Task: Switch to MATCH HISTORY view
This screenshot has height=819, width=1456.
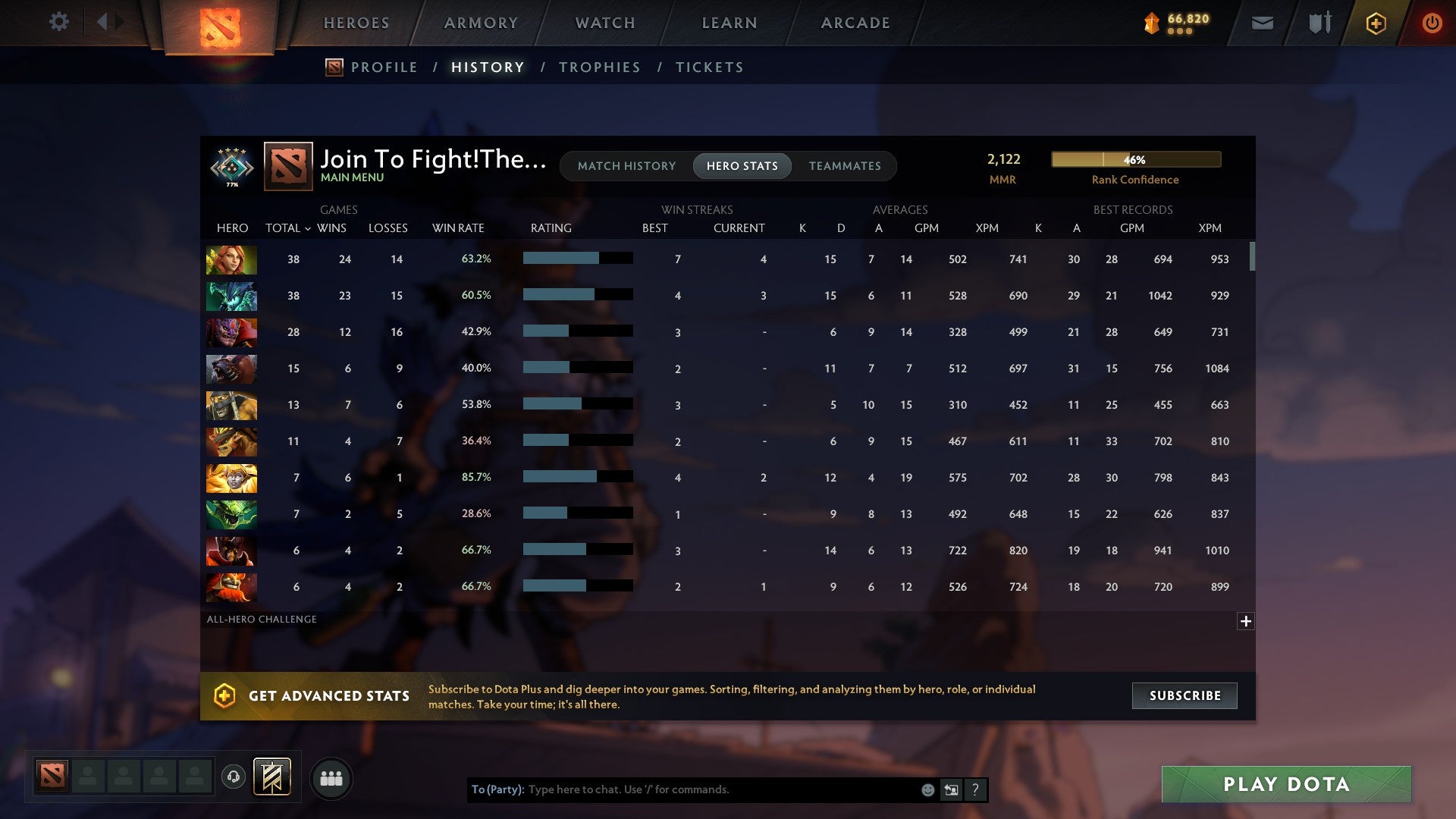Action: (626, 165)
